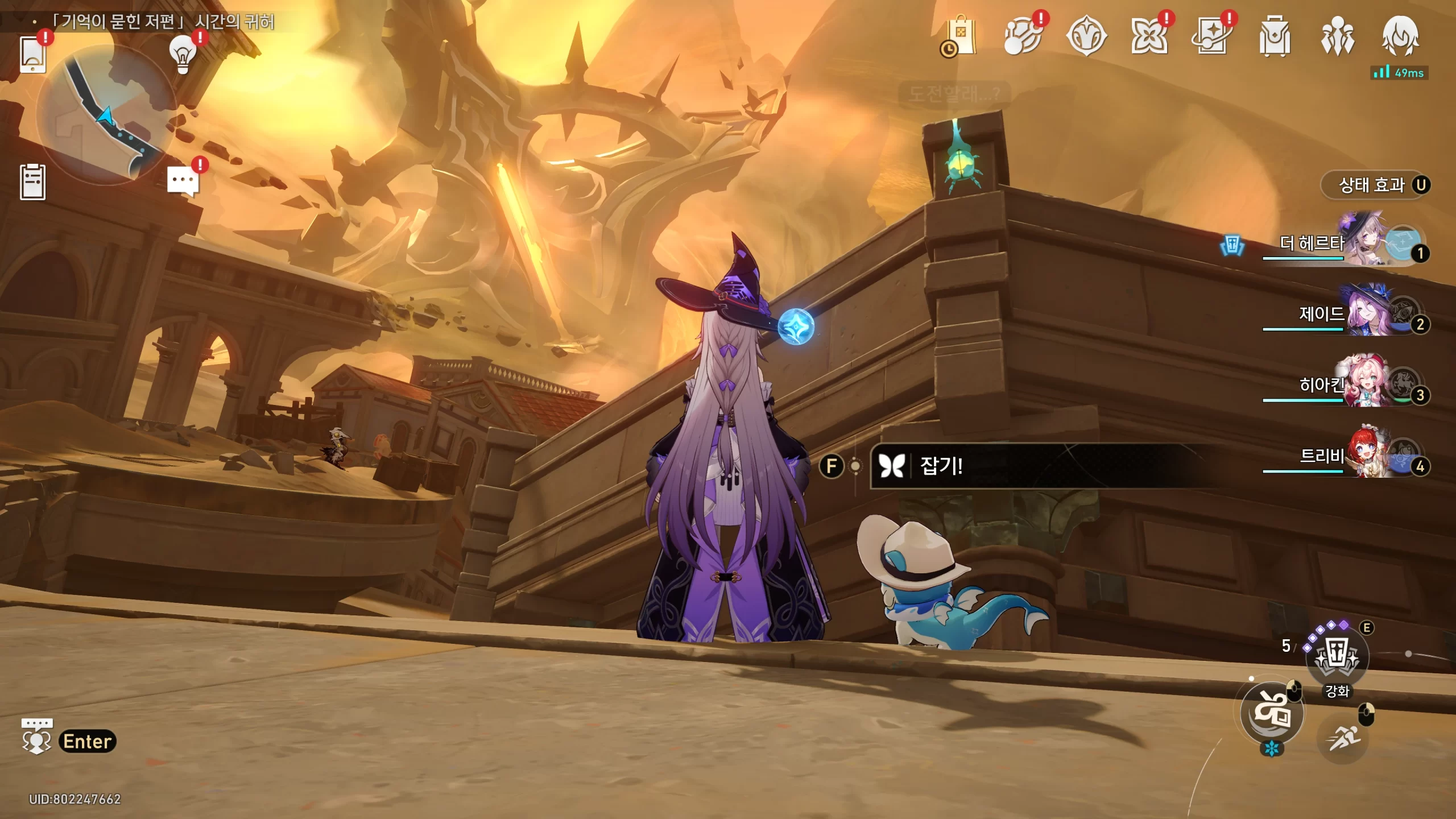Click the circular minimap

(x=106, y=116)
